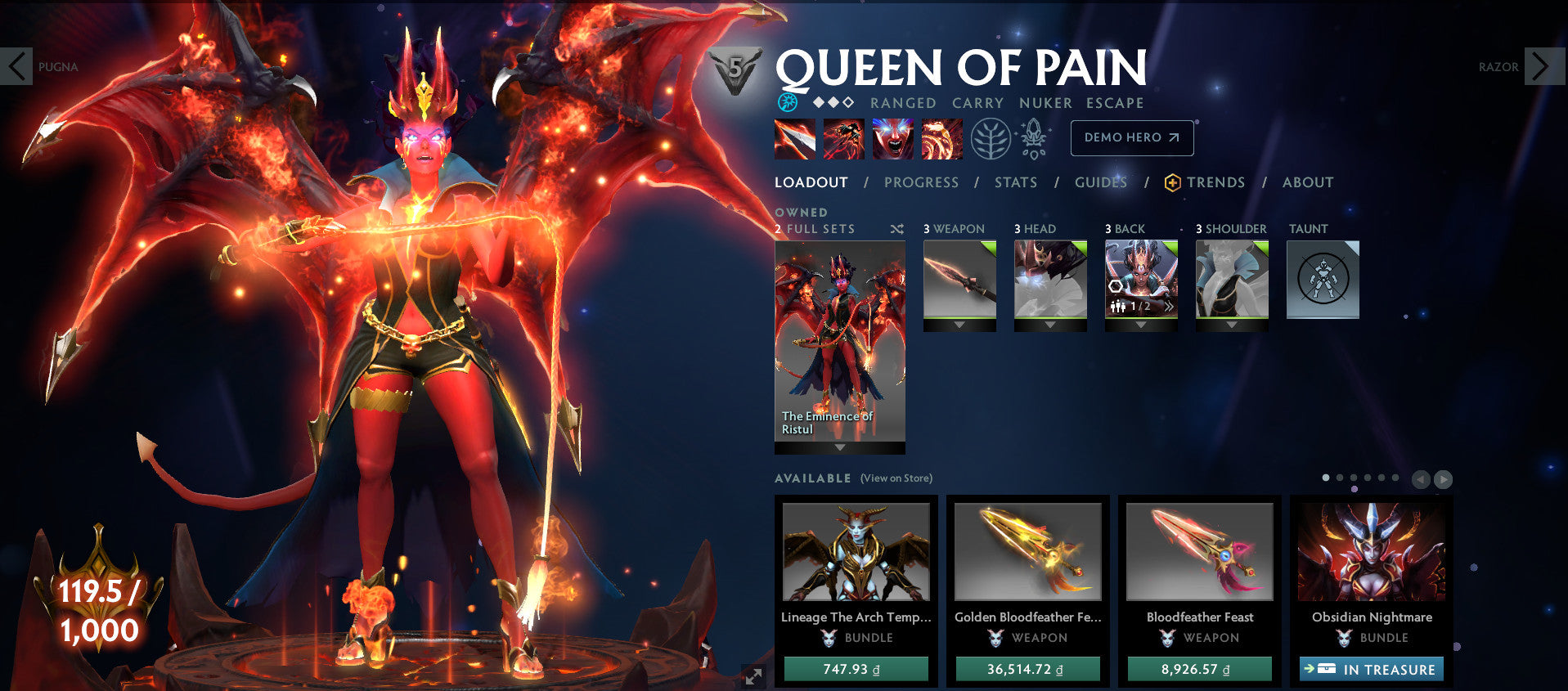Toggle the shuffle loadout option
Viewport: 1568px width, 691px height.
click(897, 230)
